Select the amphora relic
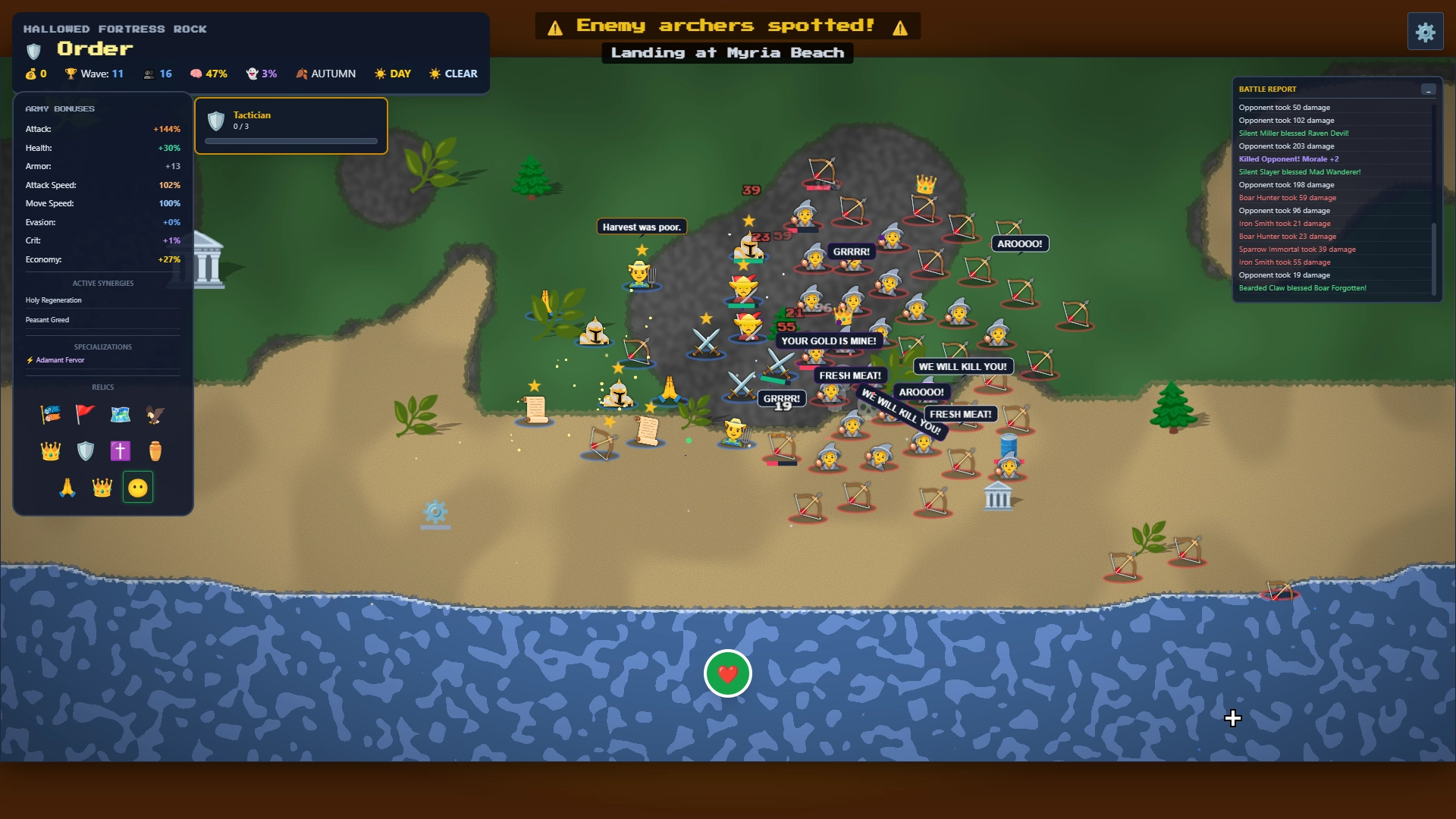This screenshot has height=819, width=1456. point(155,450)
